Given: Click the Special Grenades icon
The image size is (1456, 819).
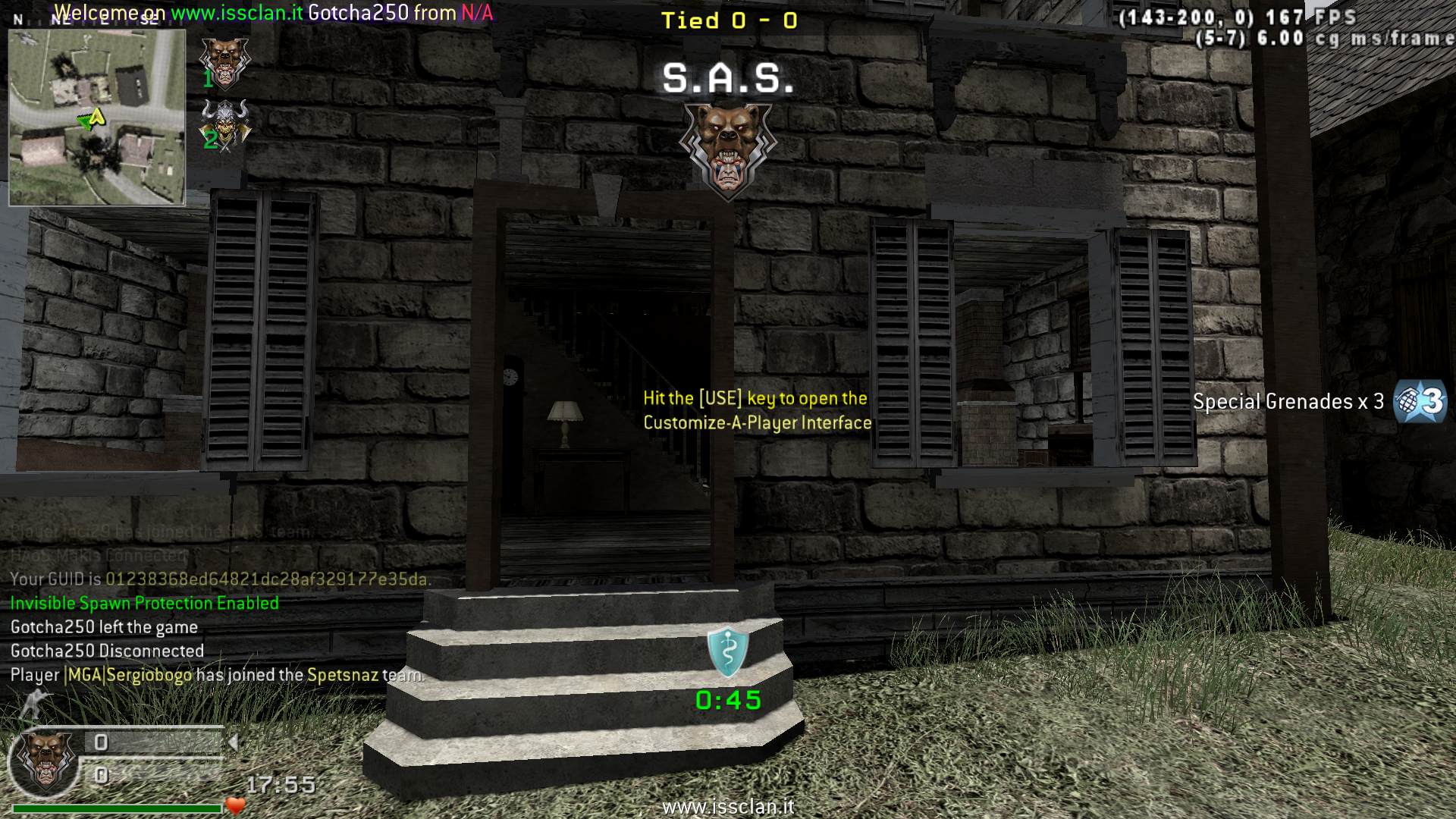Looking at the screenshot, I should click(x=1421, y=401).
